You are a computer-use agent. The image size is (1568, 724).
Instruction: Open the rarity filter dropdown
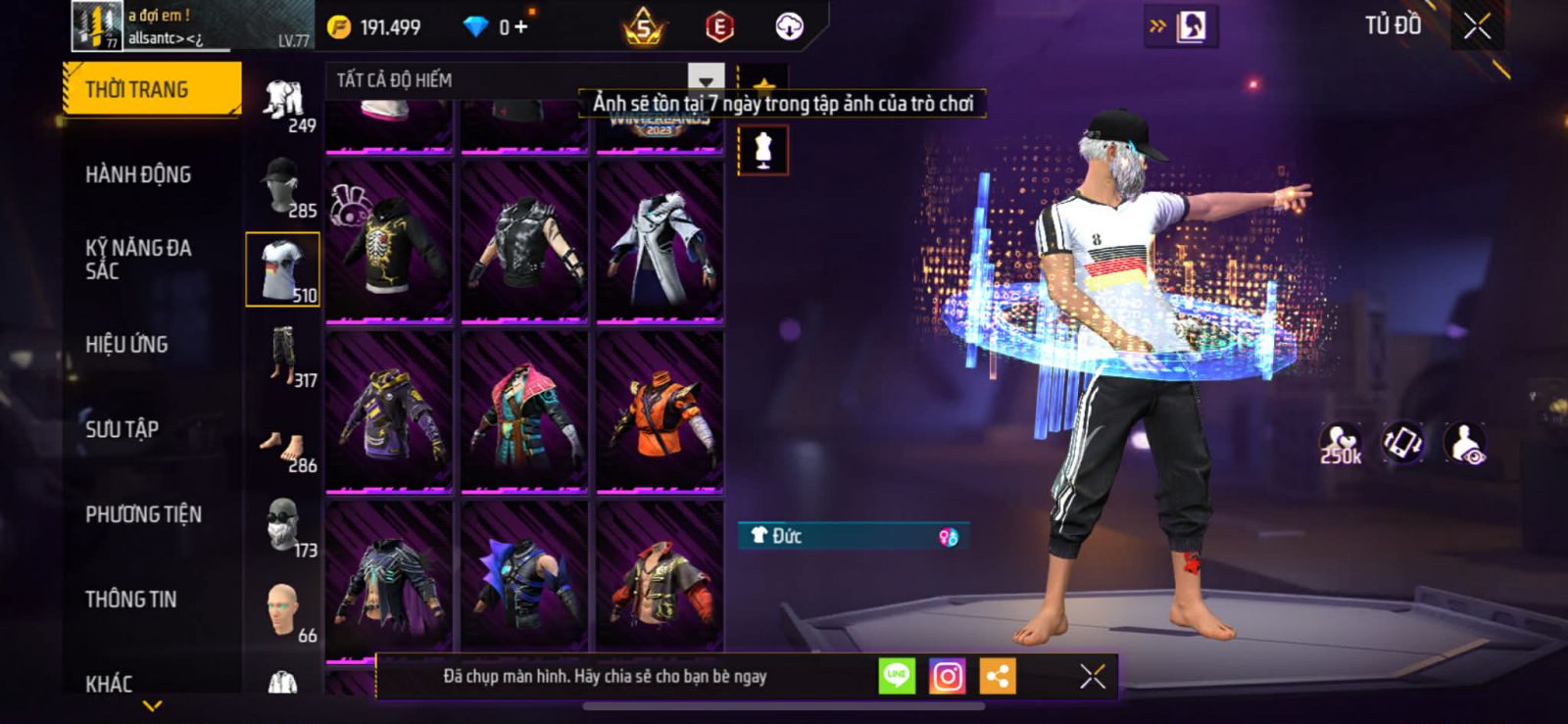706,80
